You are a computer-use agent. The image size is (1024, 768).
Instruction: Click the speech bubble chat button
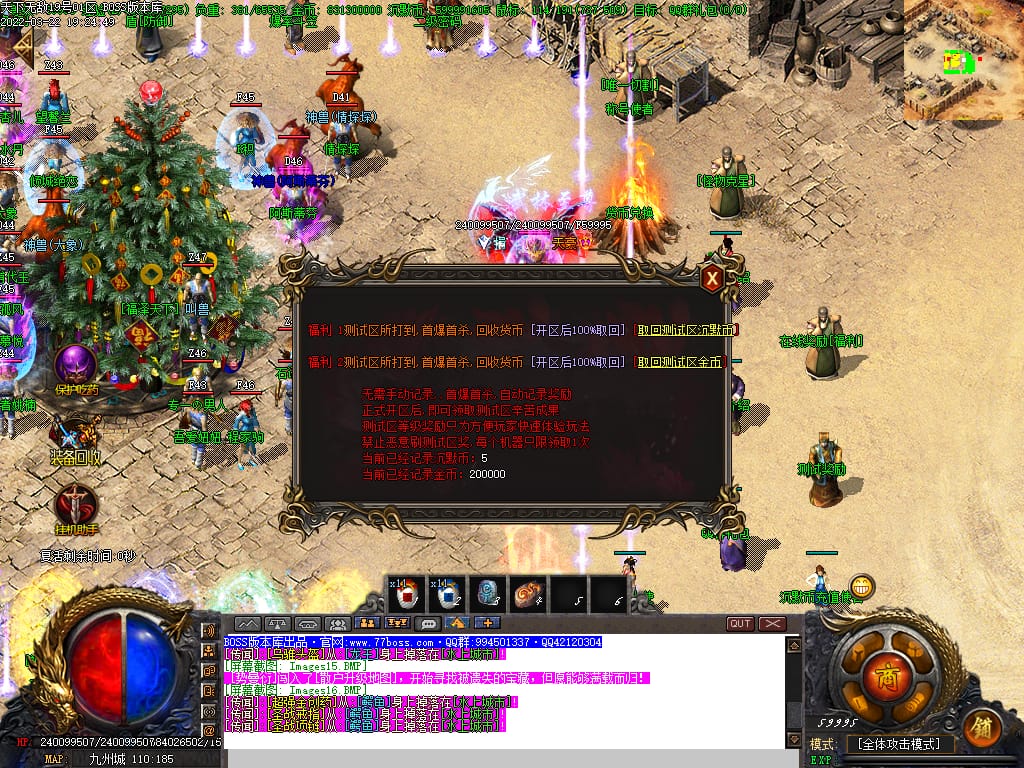click(428, 624)
